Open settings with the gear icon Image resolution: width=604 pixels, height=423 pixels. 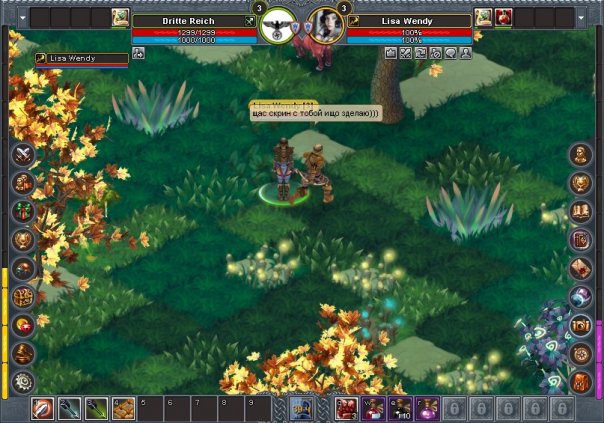(x=23, y=381)
